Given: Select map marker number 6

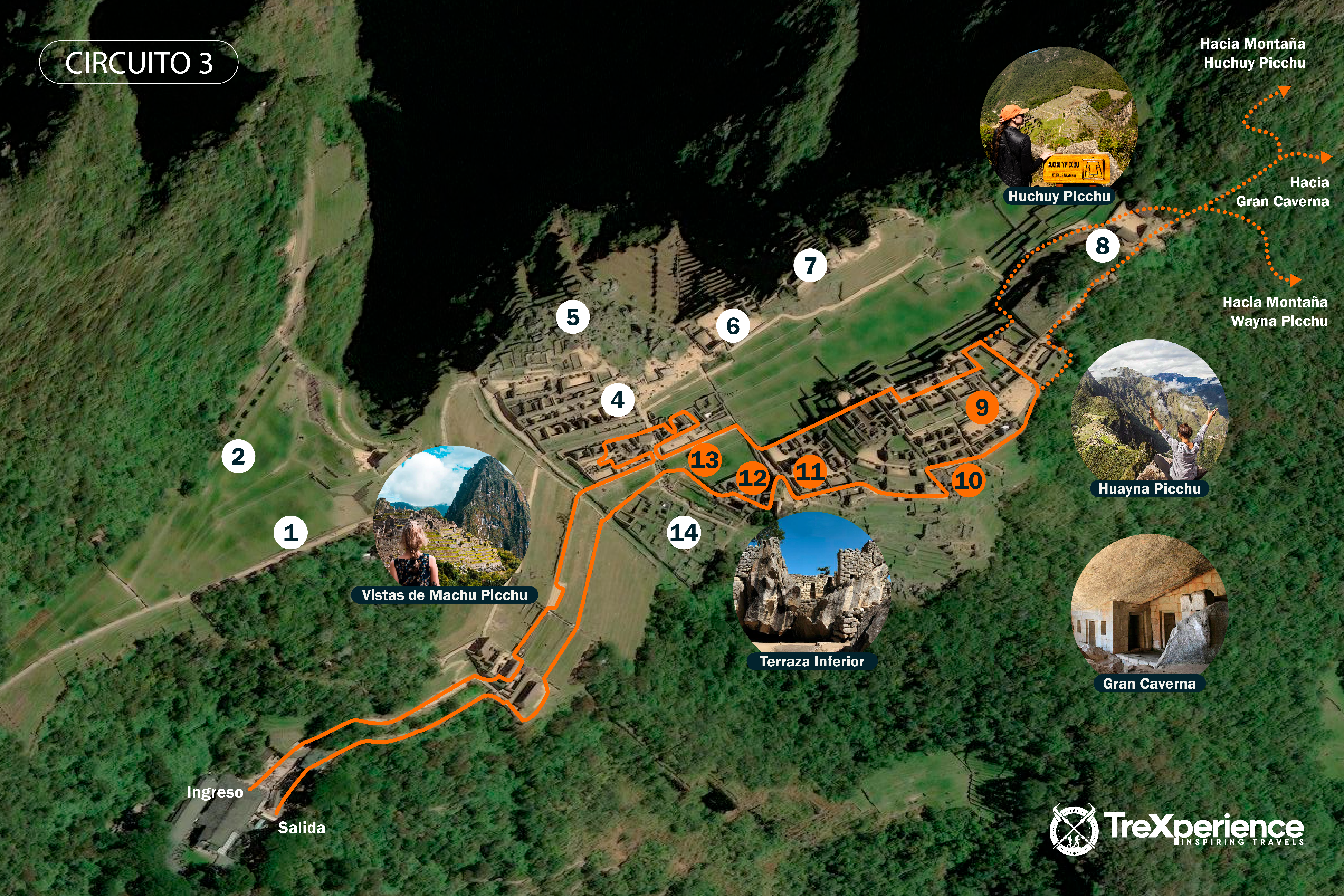Looking at the screenshot, I should pos(733,326).
